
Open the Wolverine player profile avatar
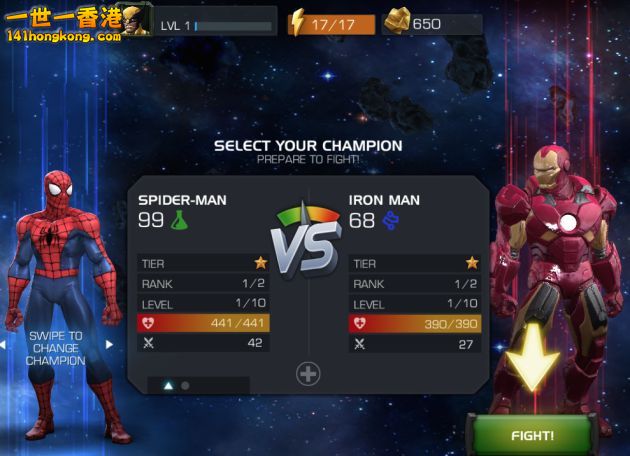tap(137, 21)
